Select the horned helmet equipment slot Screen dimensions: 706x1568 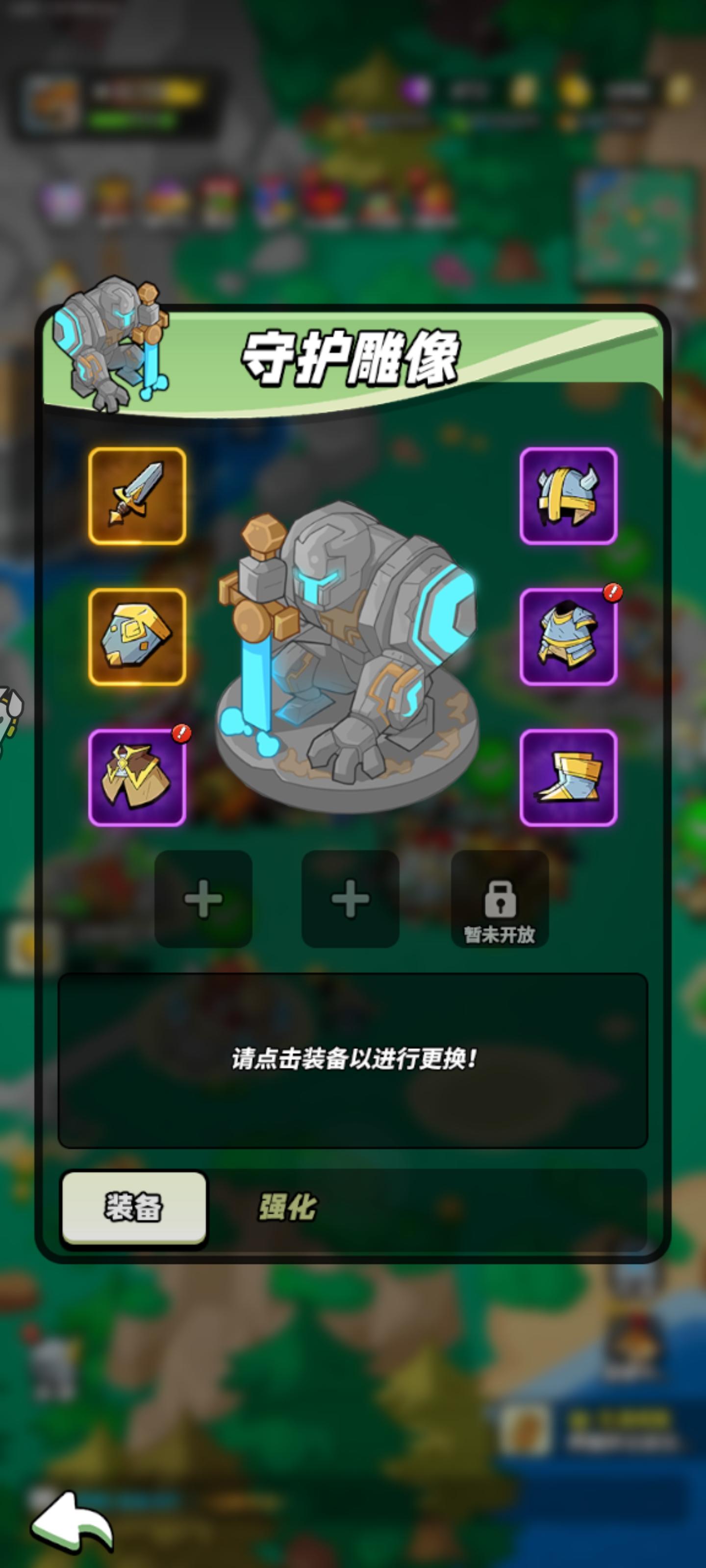(568, 497)
